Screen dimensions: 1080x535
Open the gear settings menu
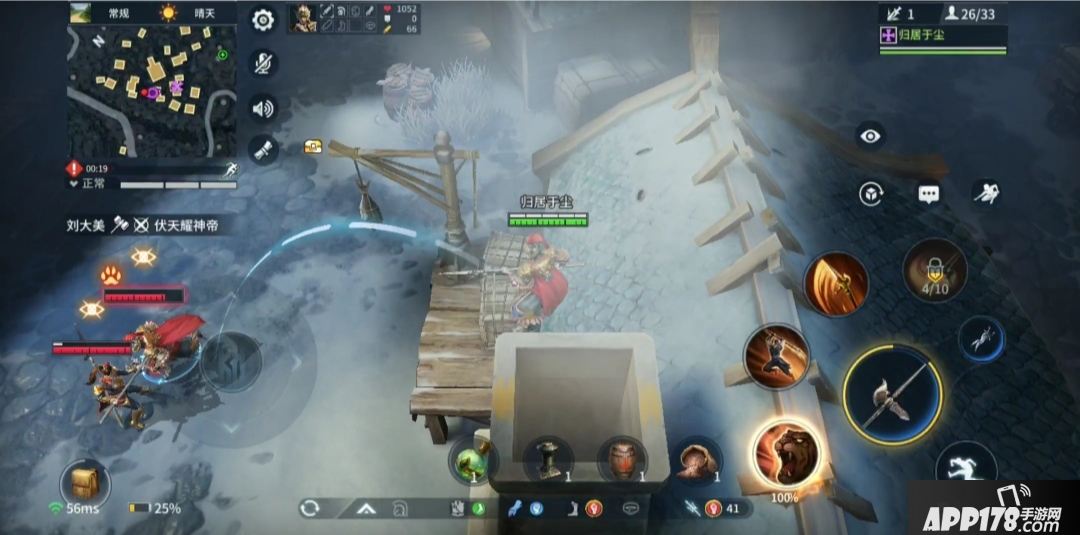point(263,19)
